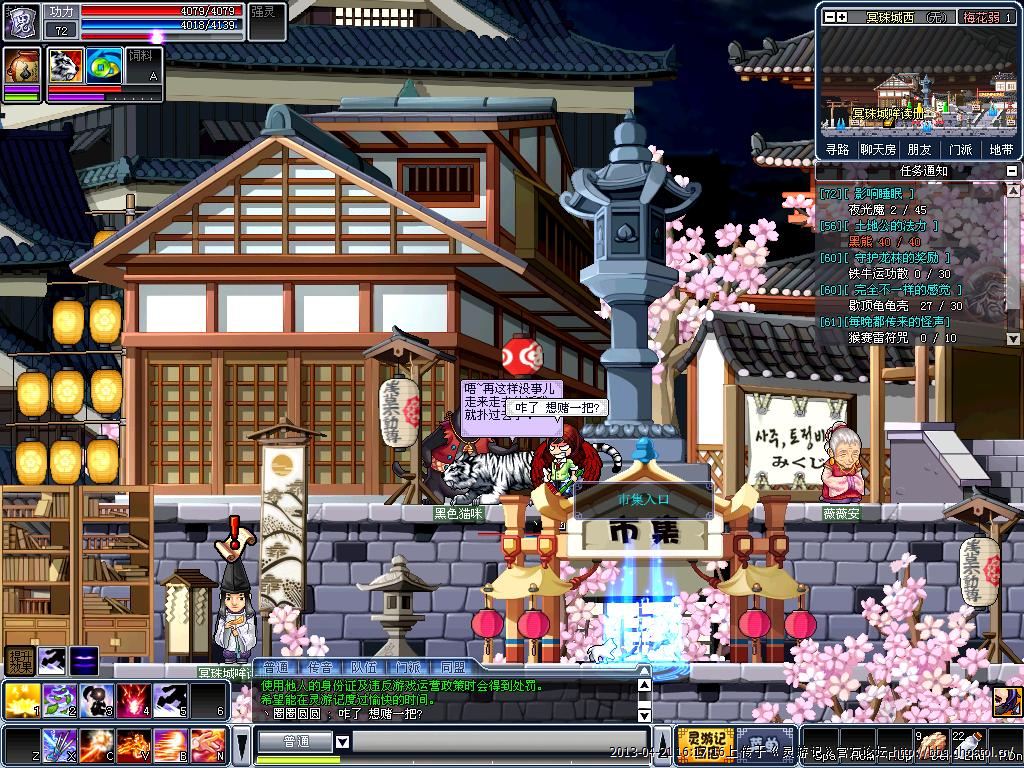
Task: Switch to the 传音 chat tab
Action: click(319, 667)
